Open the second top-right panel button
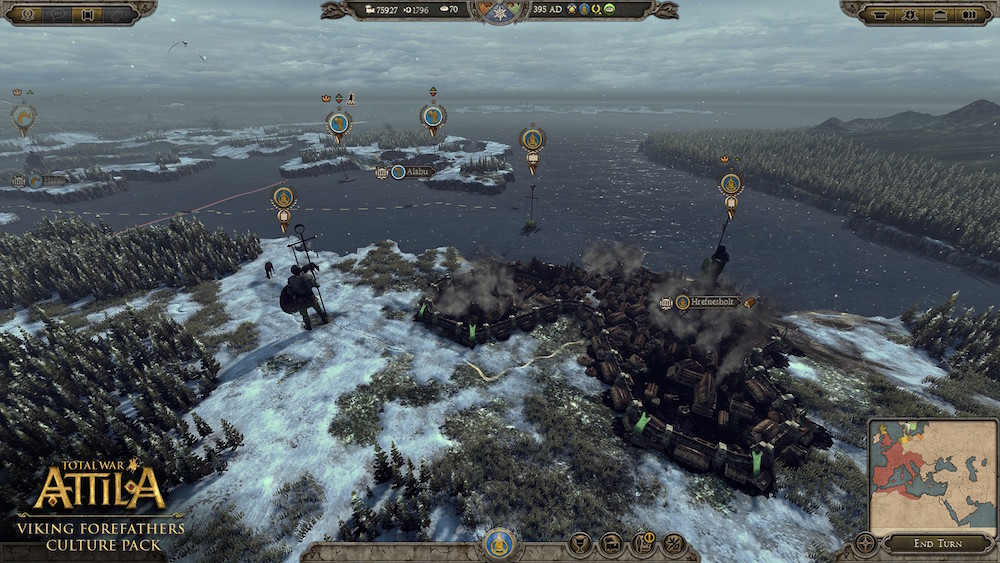 tap(910, 14)
